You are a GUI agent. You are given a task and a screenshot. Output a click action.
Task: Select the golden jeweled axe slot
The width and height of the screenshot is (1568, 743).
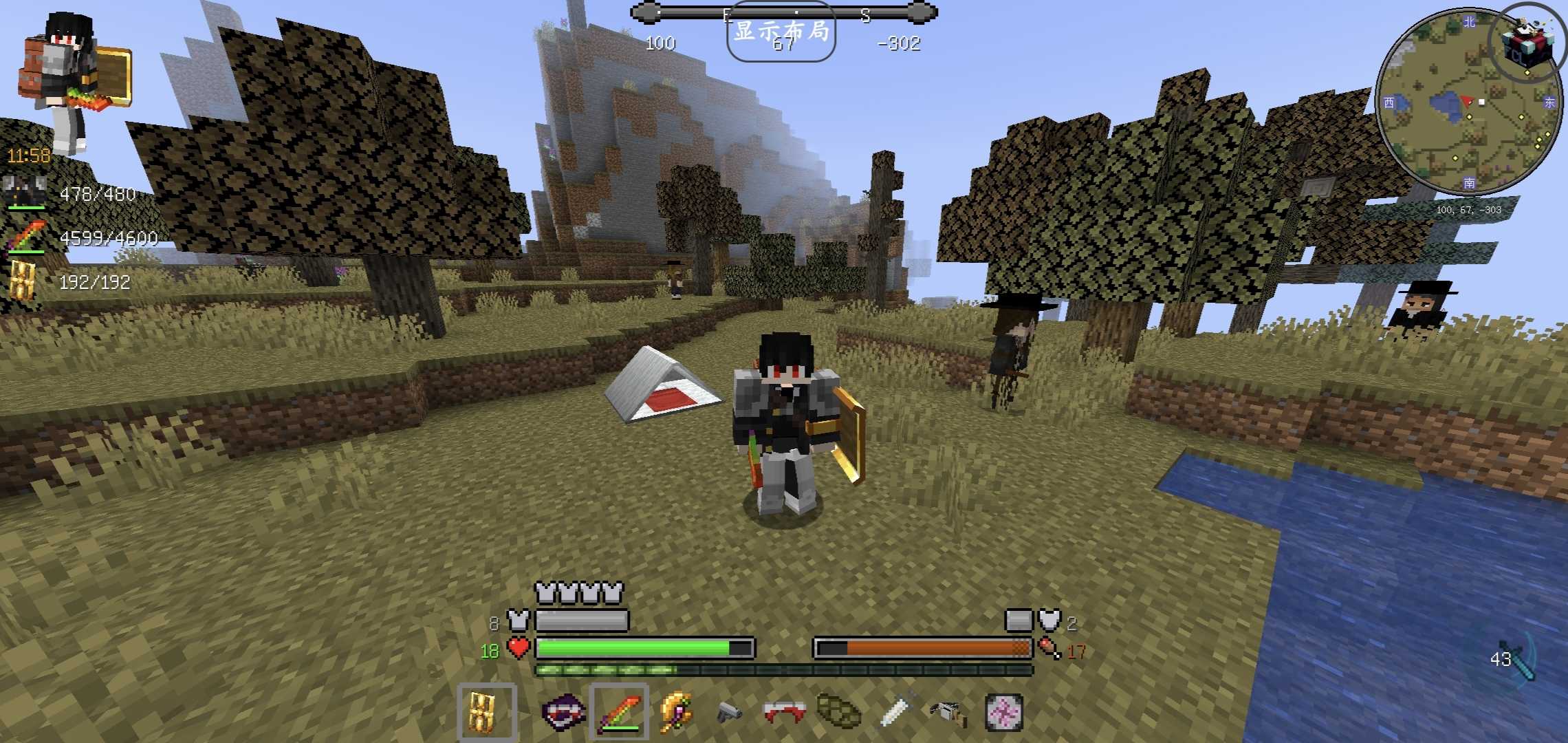point(675,712)
